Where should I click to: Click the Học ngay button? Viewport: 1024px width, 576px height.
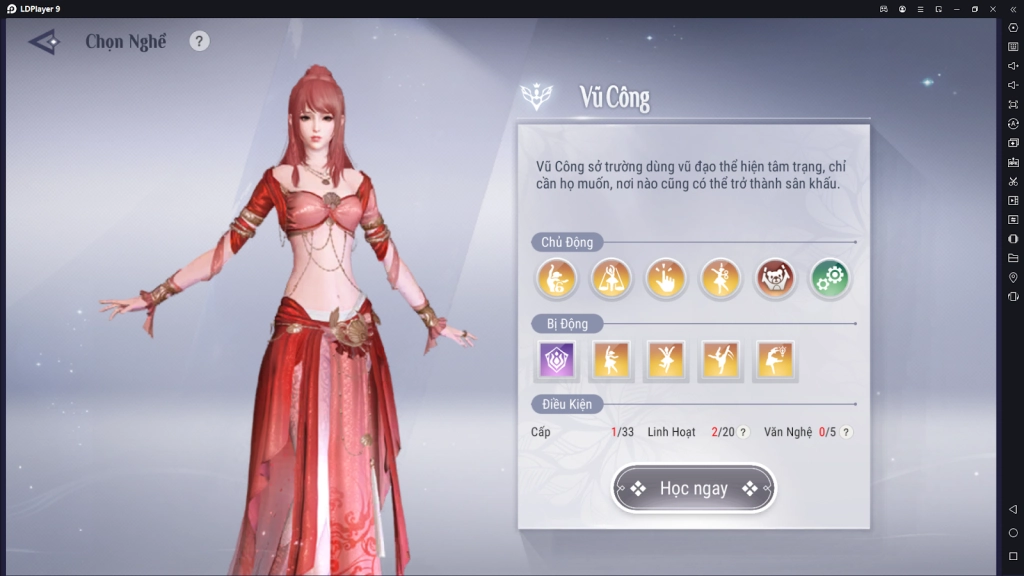[x=693, y=489]
